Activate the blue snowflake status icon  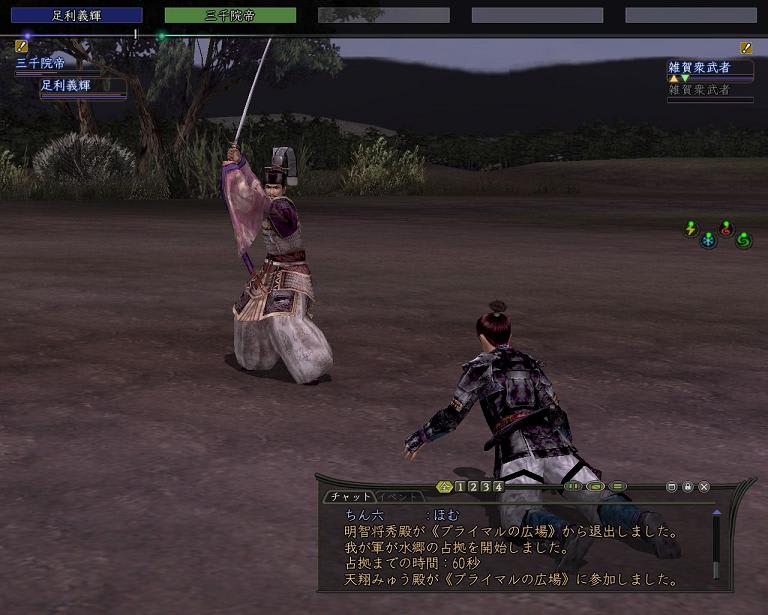coord(708,240)
